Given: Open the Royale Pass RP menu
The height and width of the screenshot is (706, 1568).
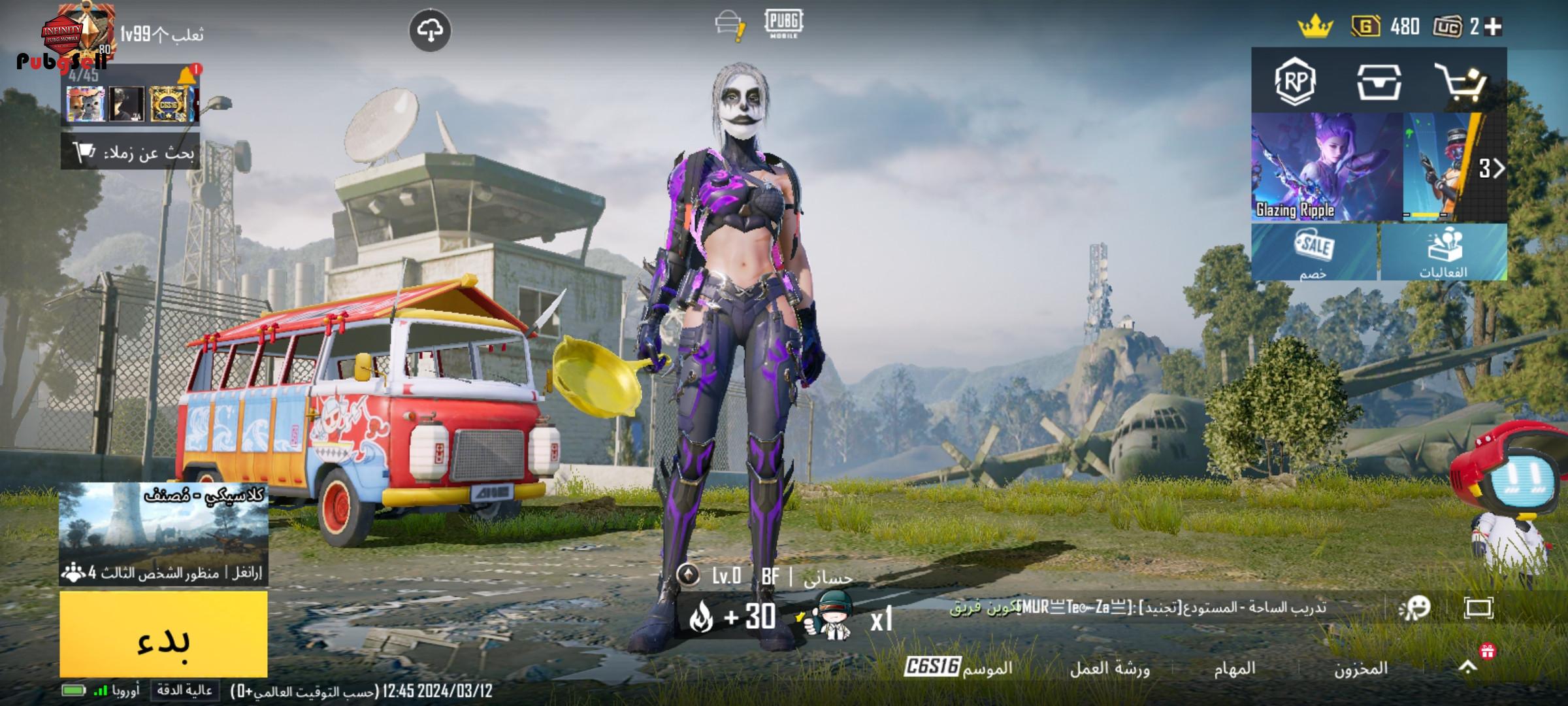Looking at the screenshot, I should click(1295, 82).
